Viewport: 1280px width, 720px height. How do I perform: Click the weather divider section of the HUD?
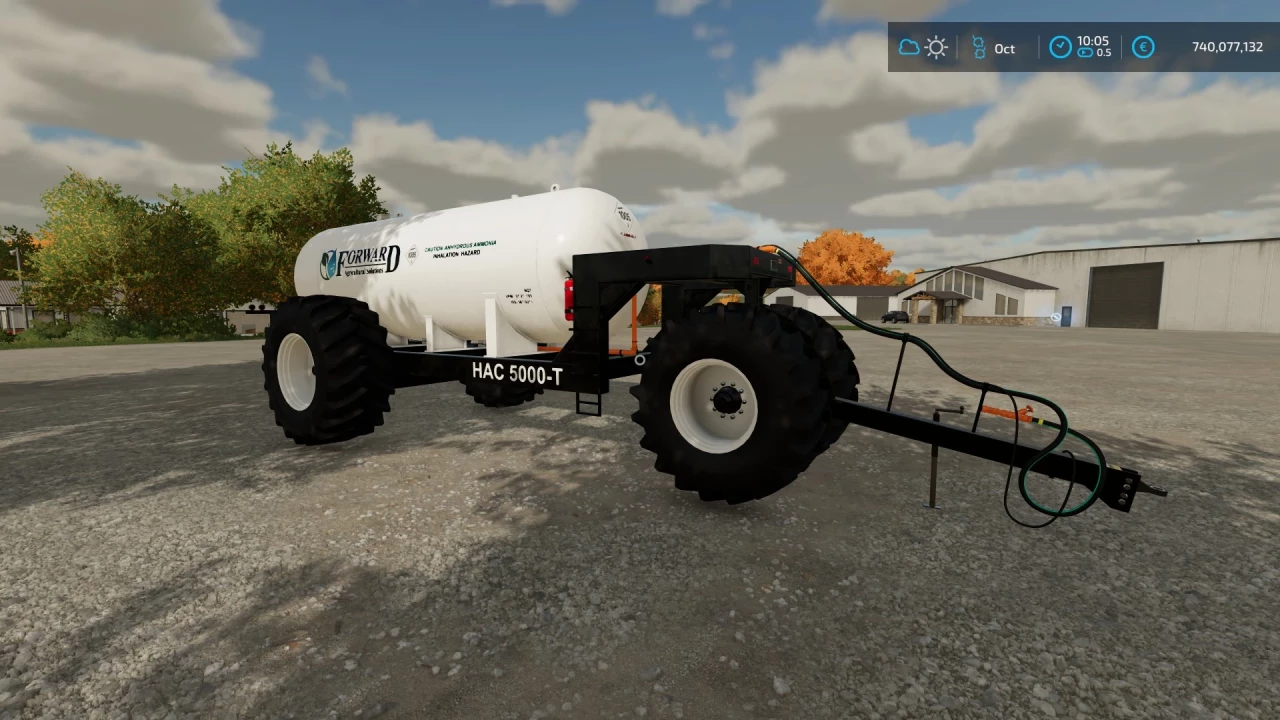tap(922, 47)
